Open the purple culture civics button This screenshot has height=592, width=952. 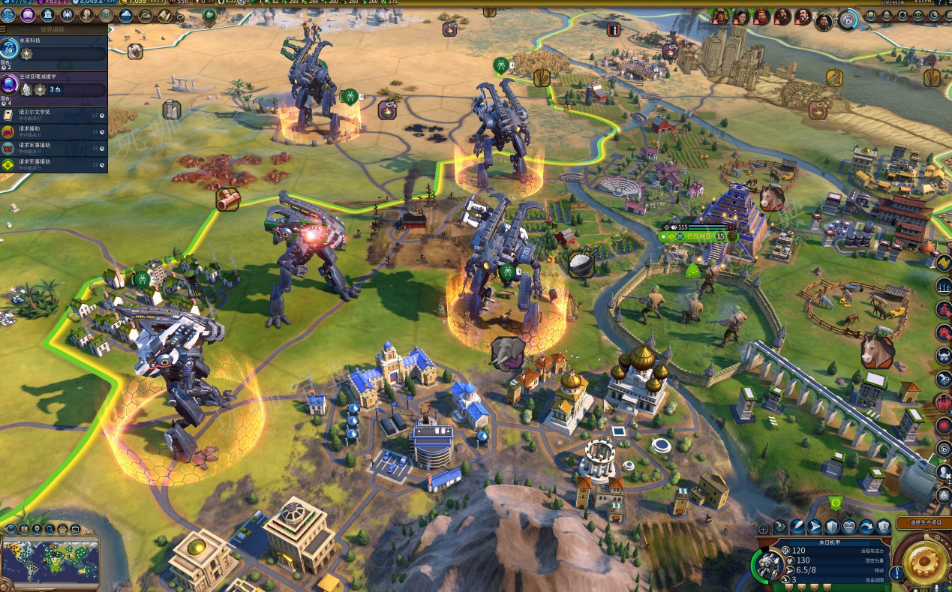click(27, 16)
